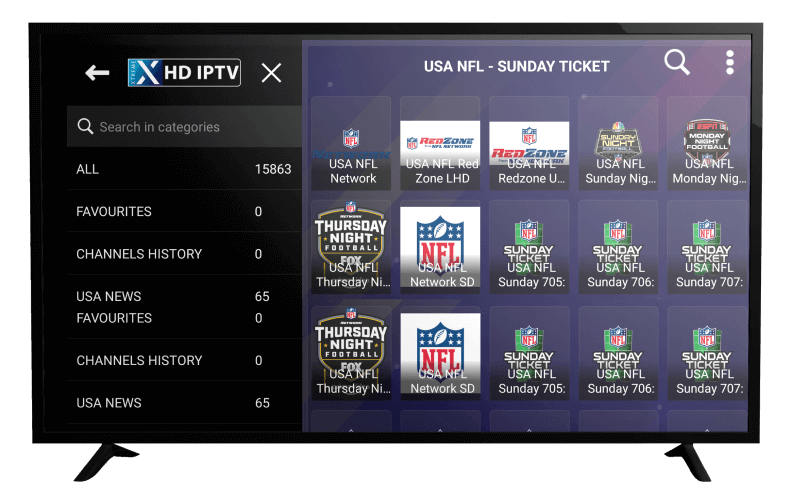
Task: Choose the USA NFL Network channel tile
Action: [352, 144]
